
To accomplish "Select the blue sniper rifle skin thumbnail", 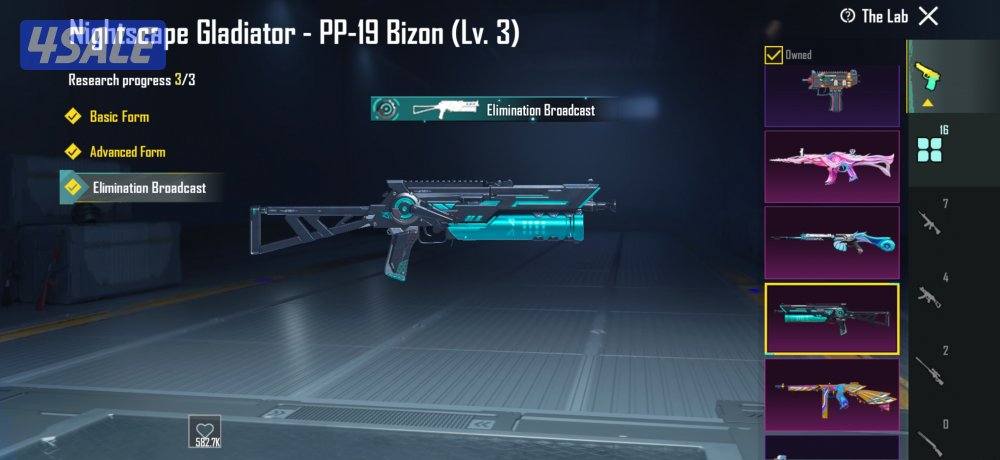I will pos(831,242).
